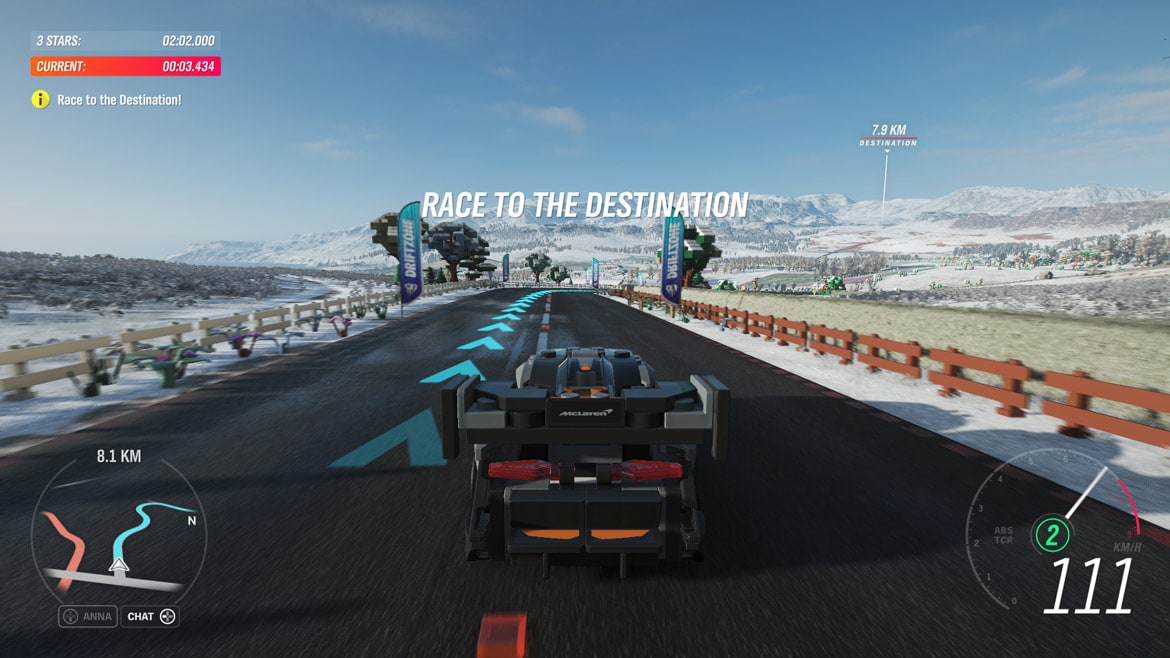Click the 7.9 KM destination marker
This screenshot has height=658, width=1170.
point(888,136)
